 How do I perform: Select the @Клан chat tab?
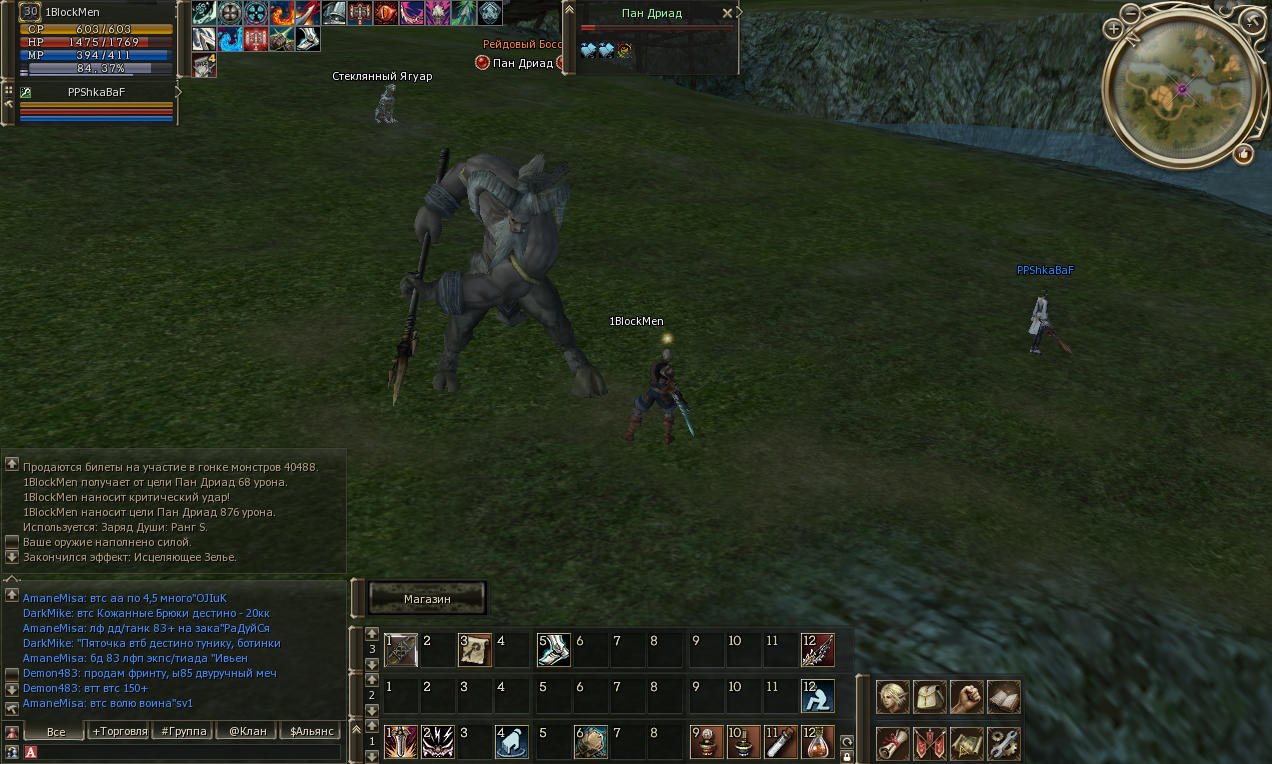pyautogui.click(x=247, y=731)
